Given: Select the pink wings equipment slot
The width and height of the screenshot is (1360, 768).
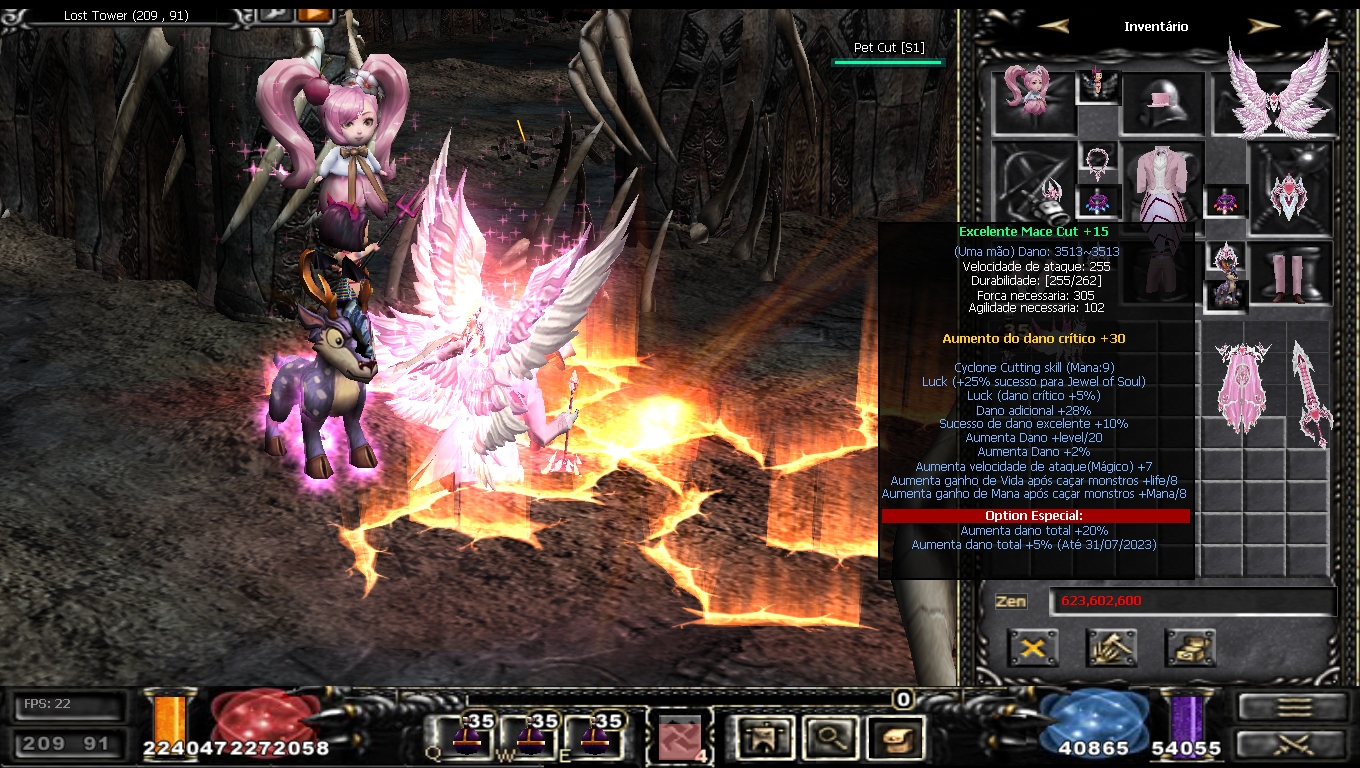Looking at the screenshot, I should 1275,90.
